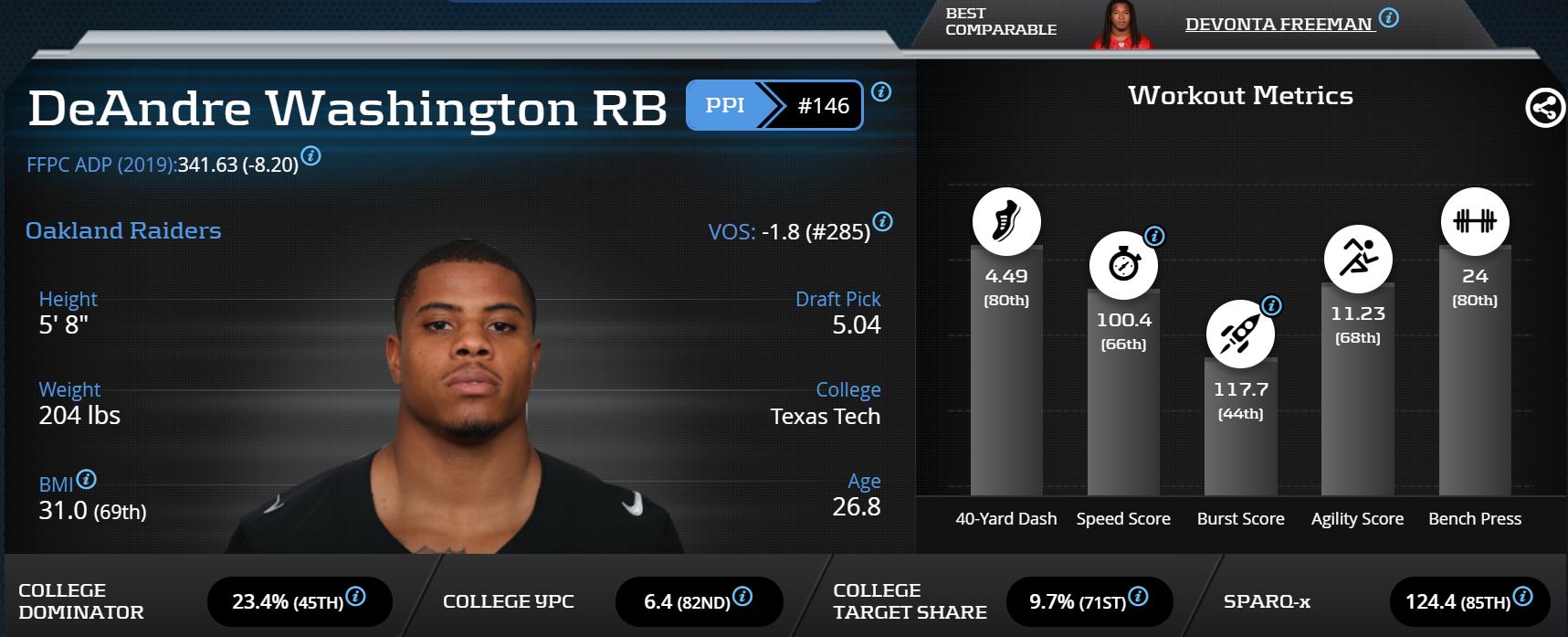The image size is (1568, 637).
Task: Click the Speed Score info icon
Action: 1154,236
